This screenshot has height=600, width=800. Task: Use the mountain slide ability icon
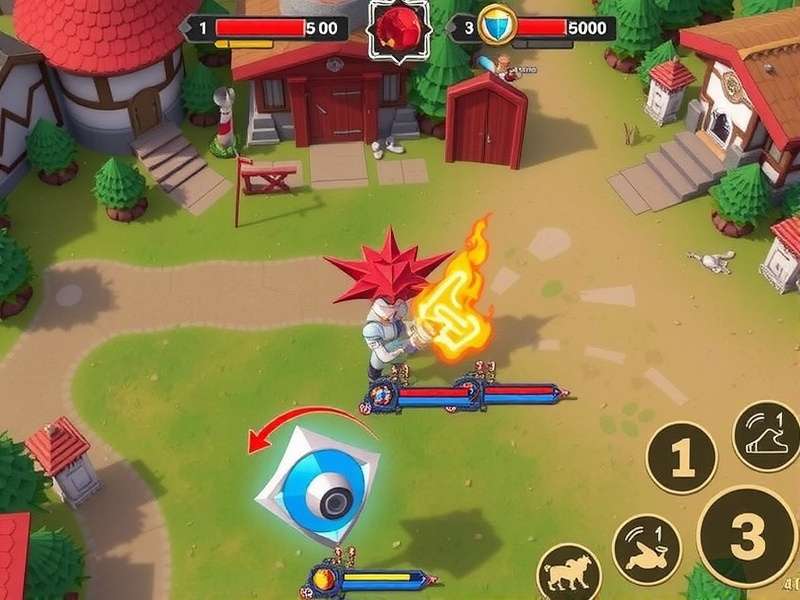pyautogui.click(x=765, y=436)
